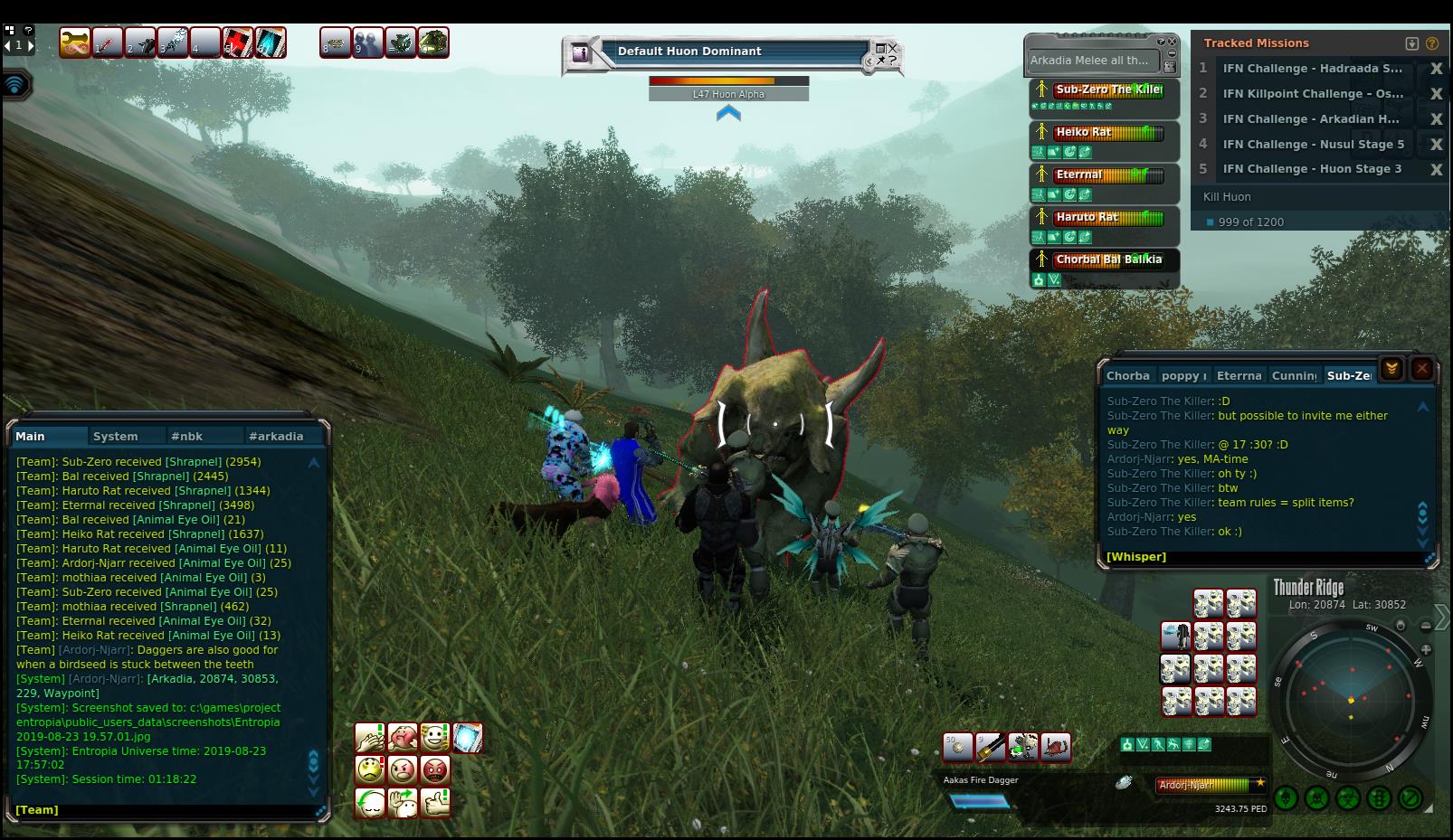Screen dimensions: 1453x840
Task: Open the Eterrna whisper tab
Action: pyautogui.click(x=1238, y=375)
